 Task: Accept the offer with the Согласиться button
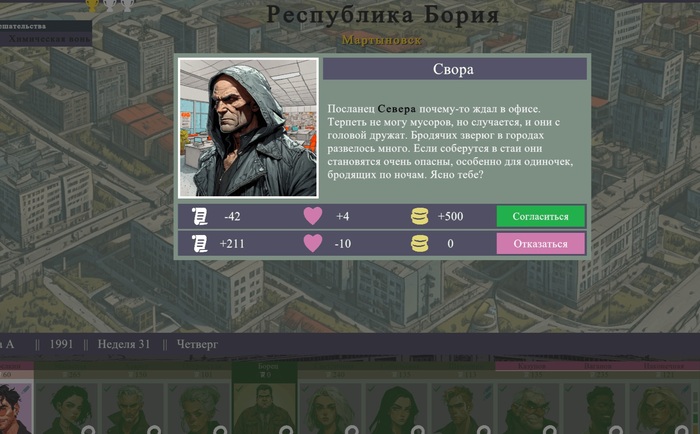[540, 216]
